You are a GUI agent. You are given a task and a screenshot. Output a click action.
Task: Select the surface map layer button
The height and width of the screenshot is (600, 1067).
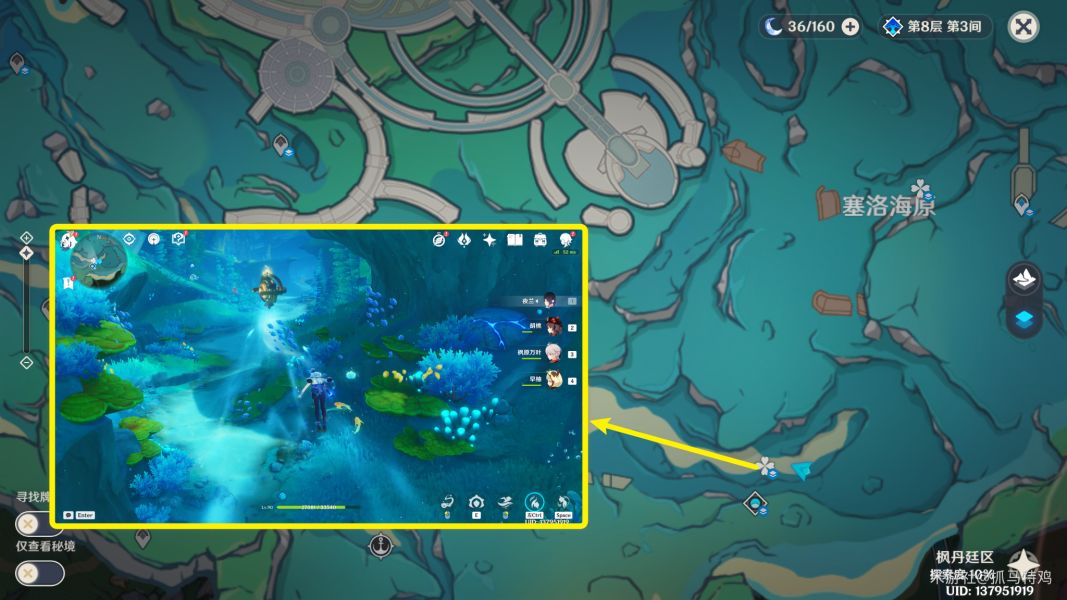(1023, 279)
